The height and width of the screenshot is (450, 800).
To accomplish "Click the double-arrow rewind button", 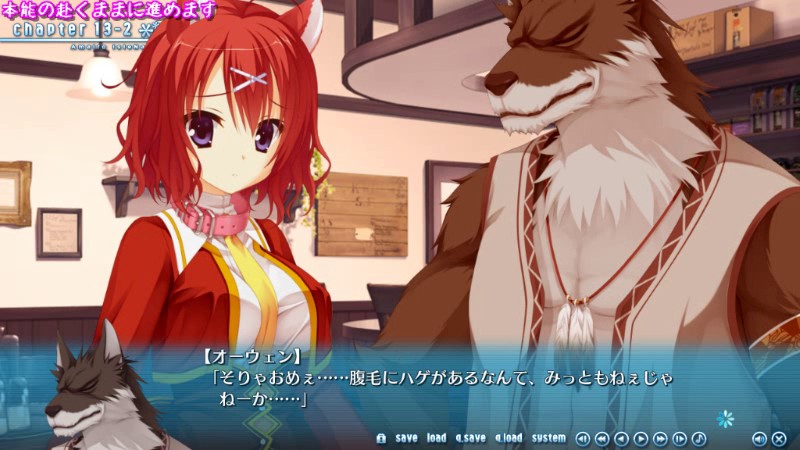I will [602, 438].
